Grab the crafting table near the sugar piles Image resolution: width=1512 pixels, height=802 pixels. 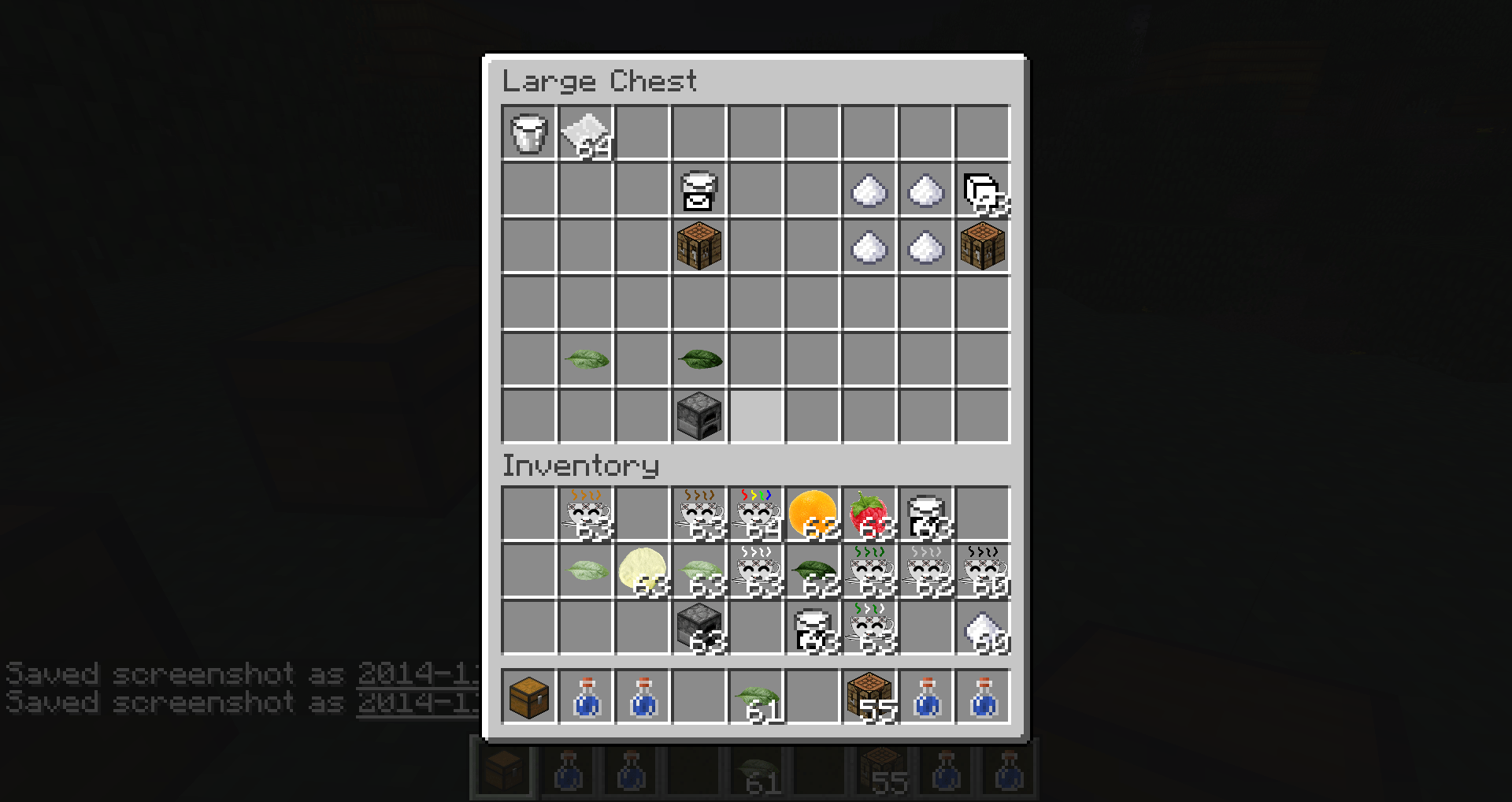(x=983, y=247)
